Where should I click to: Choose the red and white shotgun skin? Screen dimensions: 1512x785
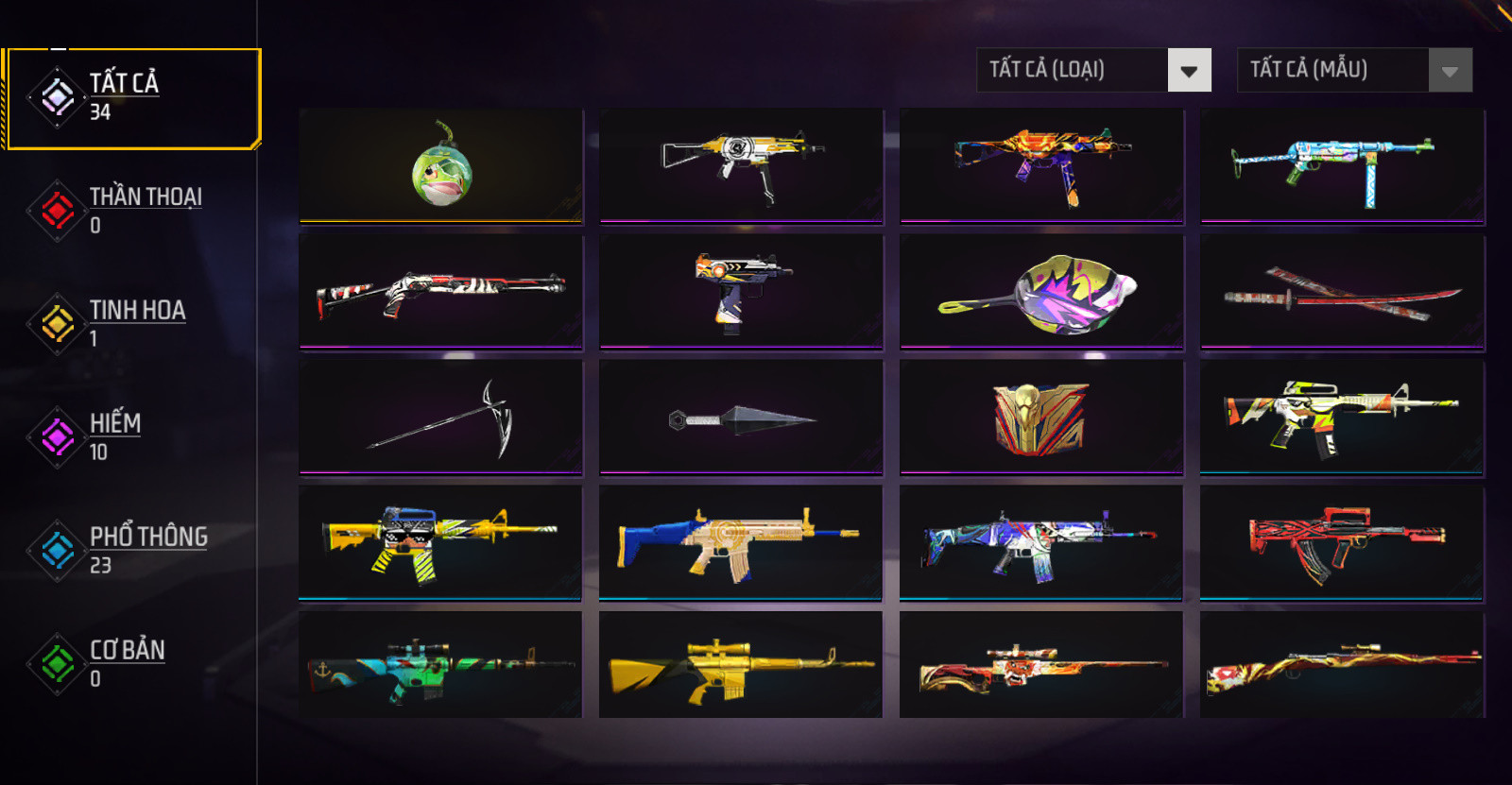pos(441,292)
